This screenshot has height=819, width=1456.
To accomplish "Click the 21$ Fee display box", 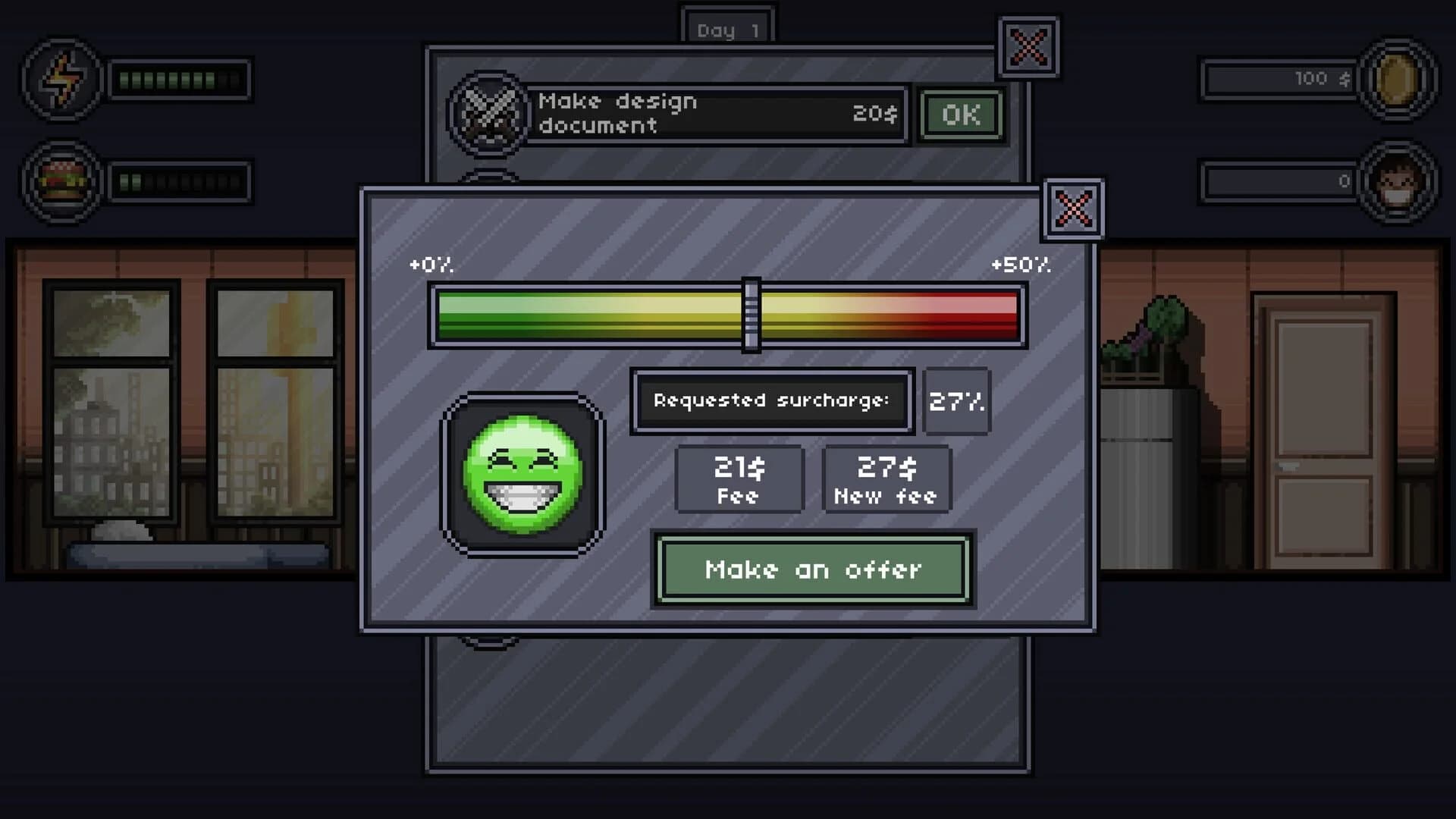I will click(x=739, y=479).
